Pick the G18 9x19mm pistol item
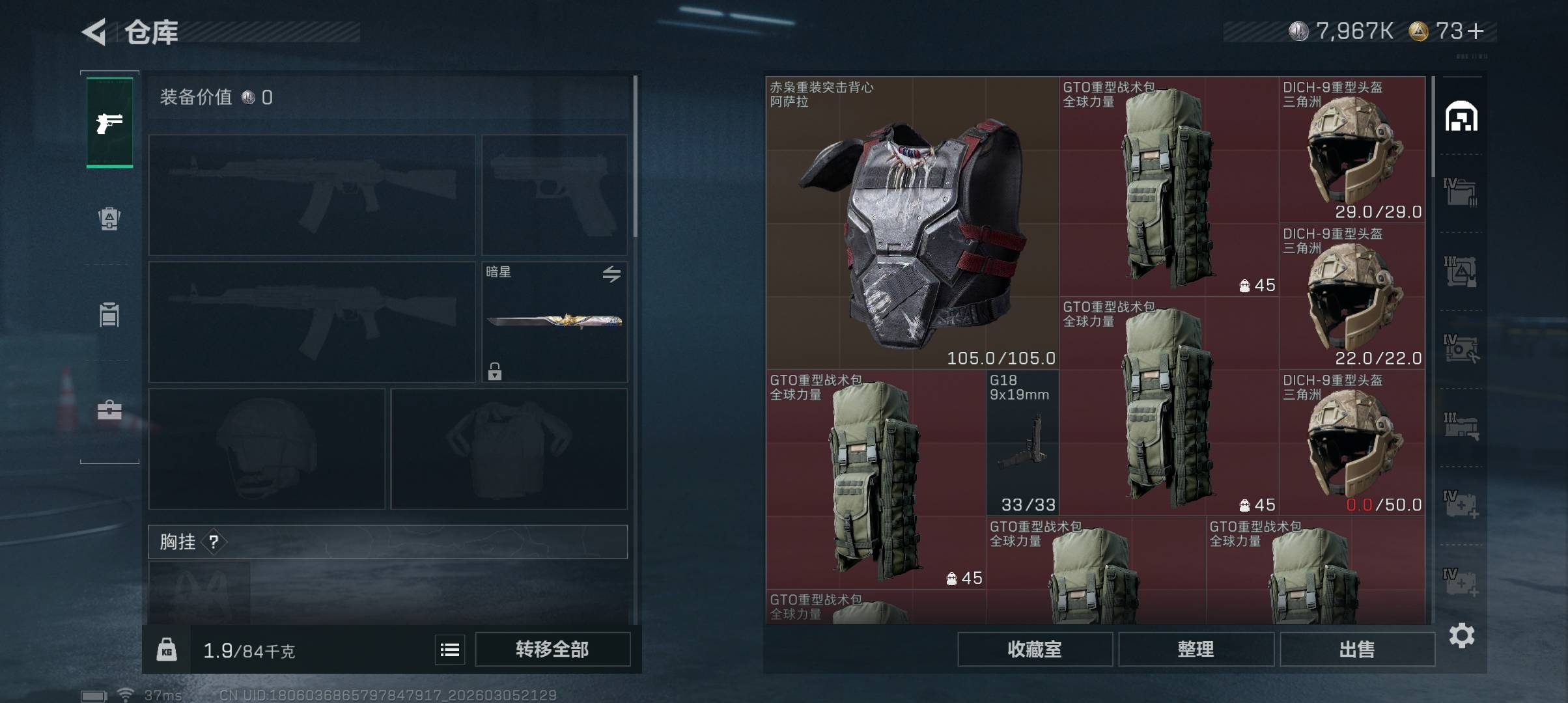This screenshot has height=703, width=1568. pos(1022,443)
